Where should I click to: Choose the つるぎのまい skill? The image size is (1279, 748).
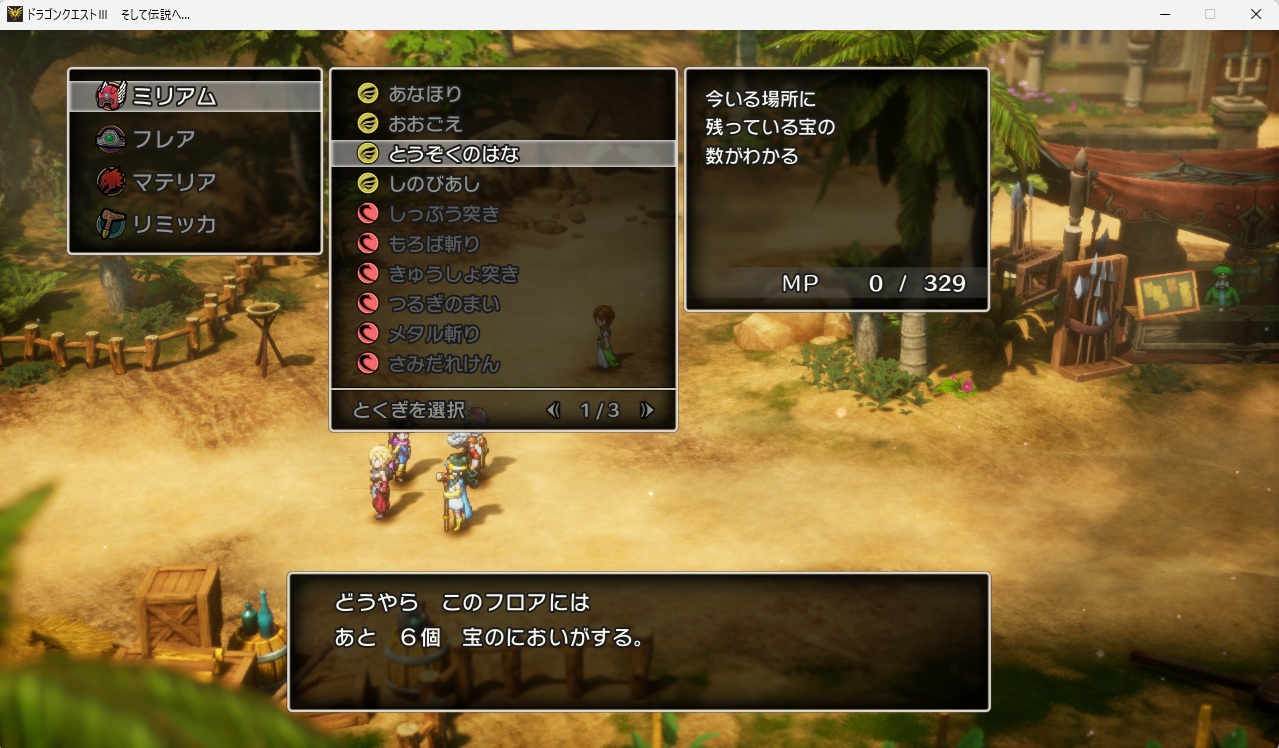tap(444, 304)
